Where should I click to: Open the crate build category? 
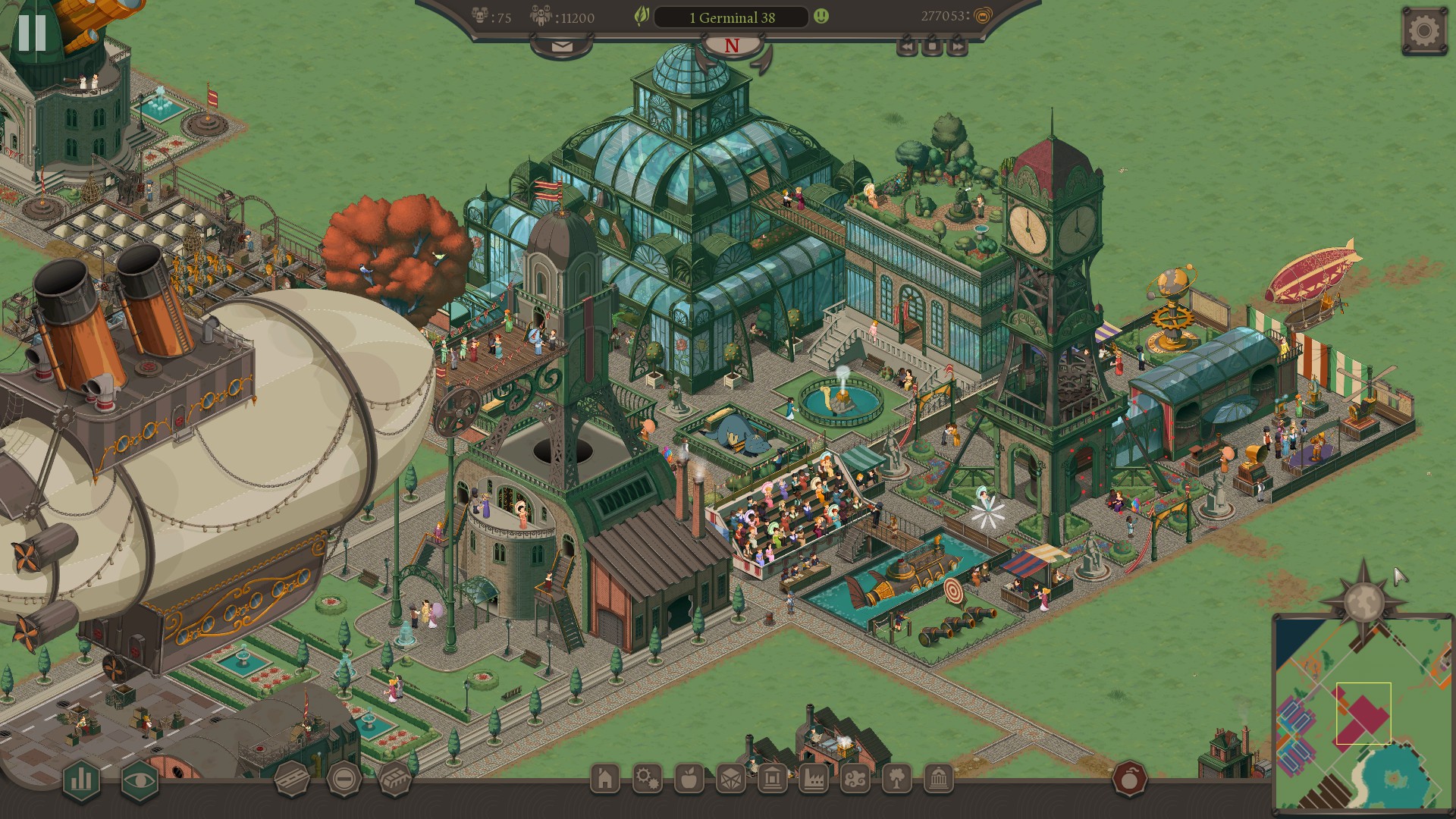731,779
